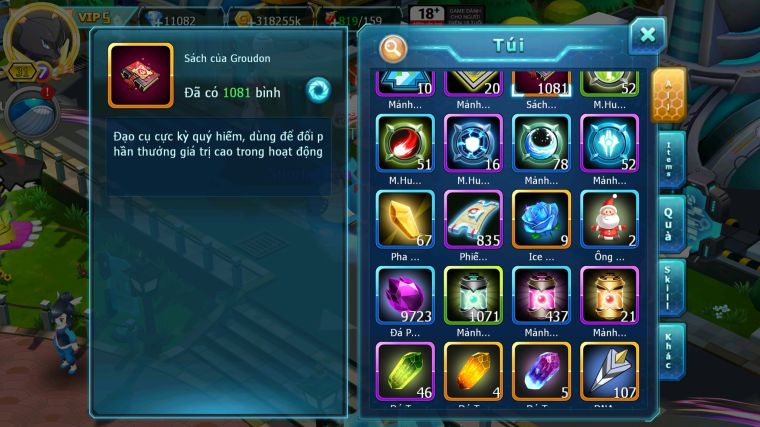Choose the blue Ice rose item
The width and height of the screenshot is (760, 427).
pos(541,219)
